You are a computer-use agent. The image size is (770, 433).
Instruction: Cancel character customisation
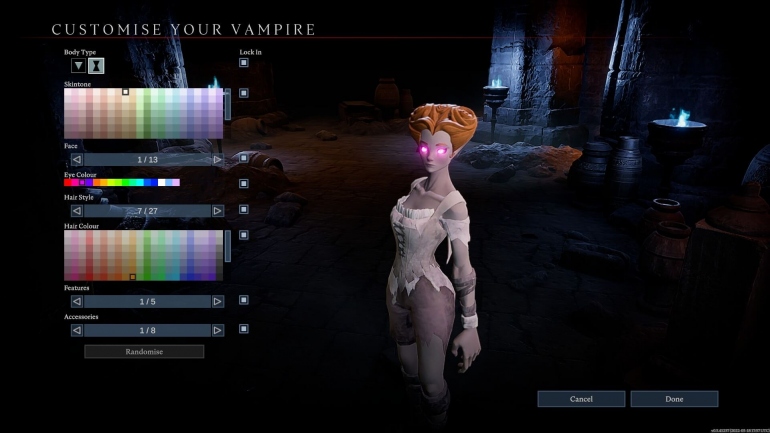(x=581, y=399)
